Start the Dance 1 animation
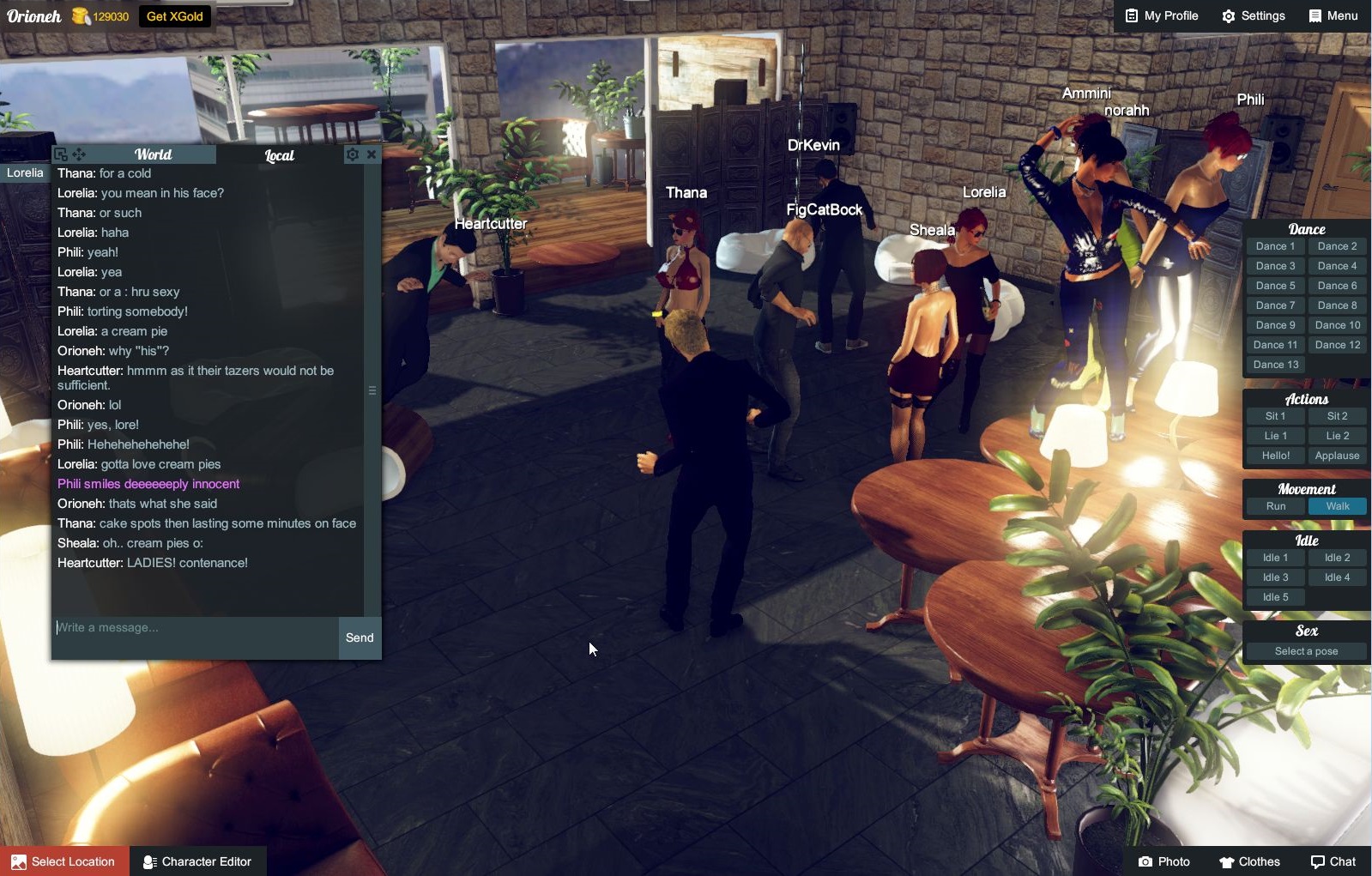1372x876 pixels. click(x=1275, y=246)
